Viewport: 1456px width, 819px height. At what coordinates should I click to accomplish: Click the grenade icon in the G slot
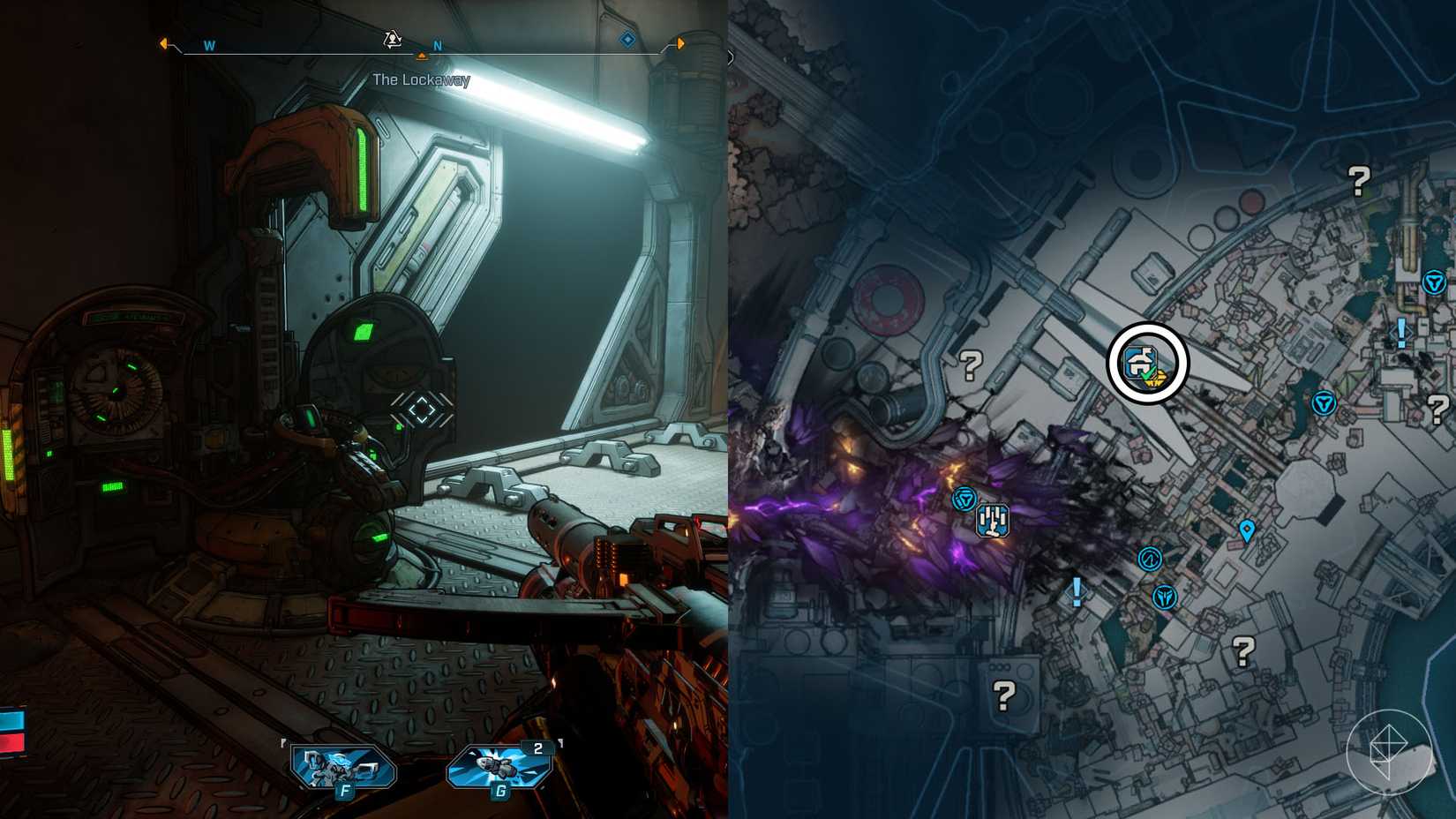pos(498,764)
